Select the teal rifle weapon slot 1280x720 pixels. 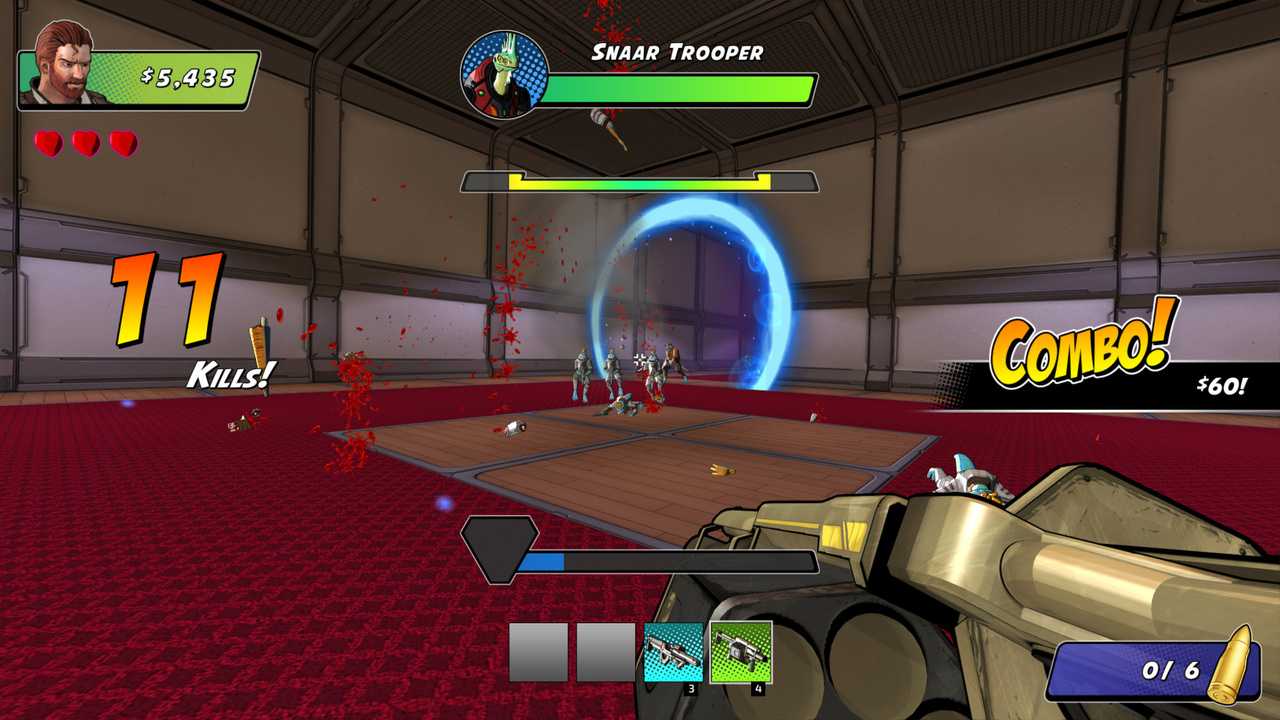[673, 652]
